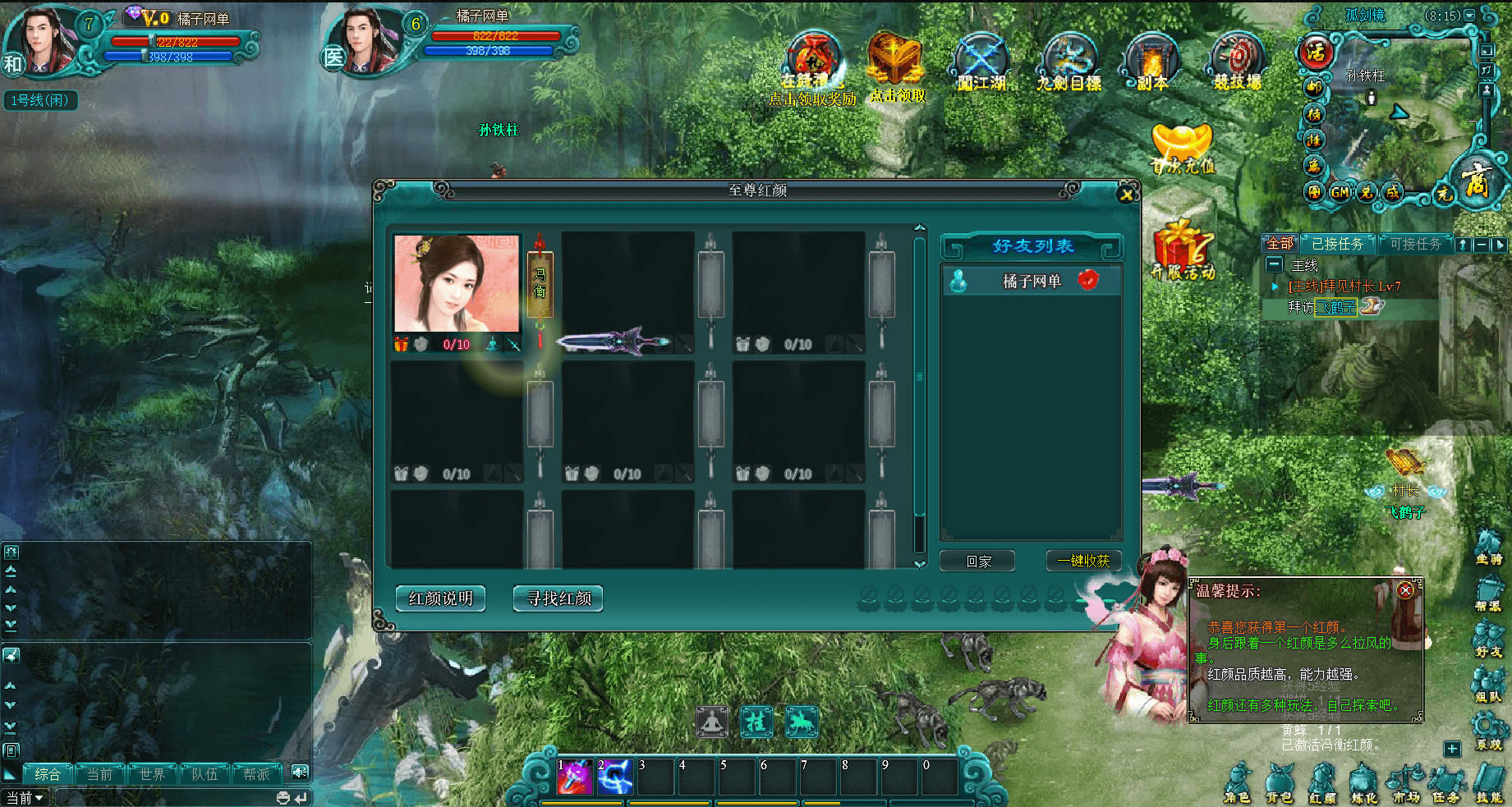The width and height of the screenshot is (1512, 807).
Task: Activate 一键收获 harvest button
Action: click(1083, 562)
